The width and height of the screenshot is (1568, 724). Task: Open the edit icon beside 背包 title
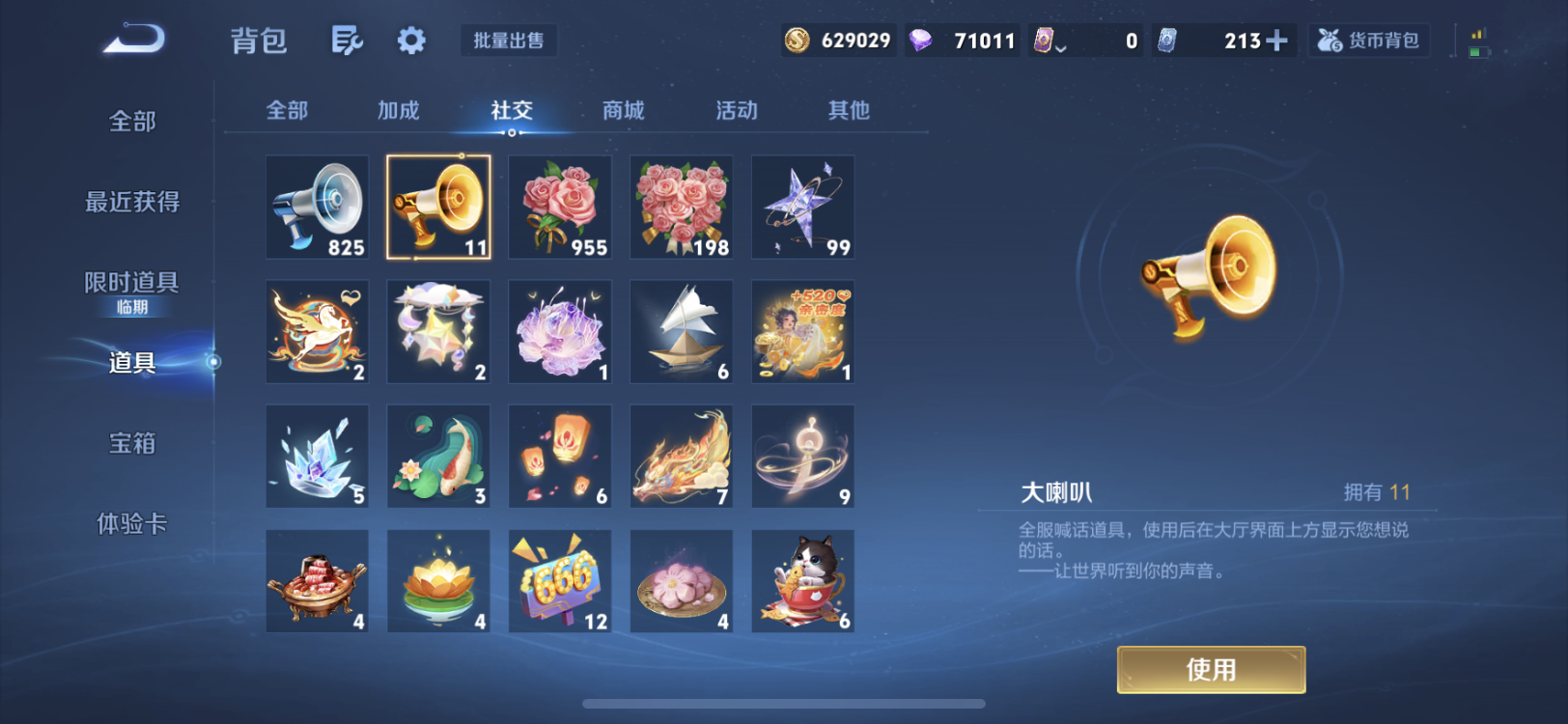(347, 41)
